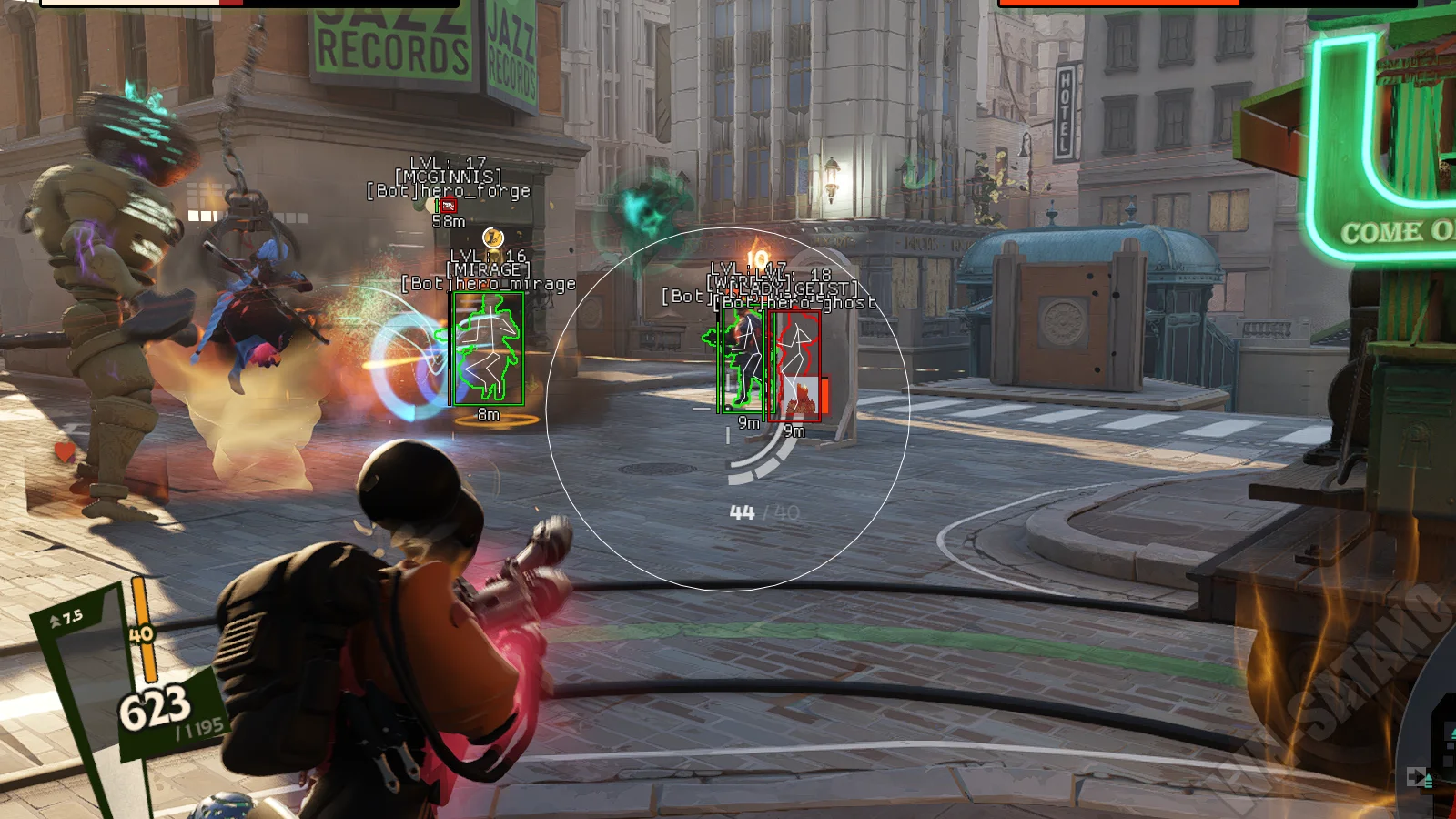Click the arrow icon beside the minimap
1456x819 pixels.
1417,776
